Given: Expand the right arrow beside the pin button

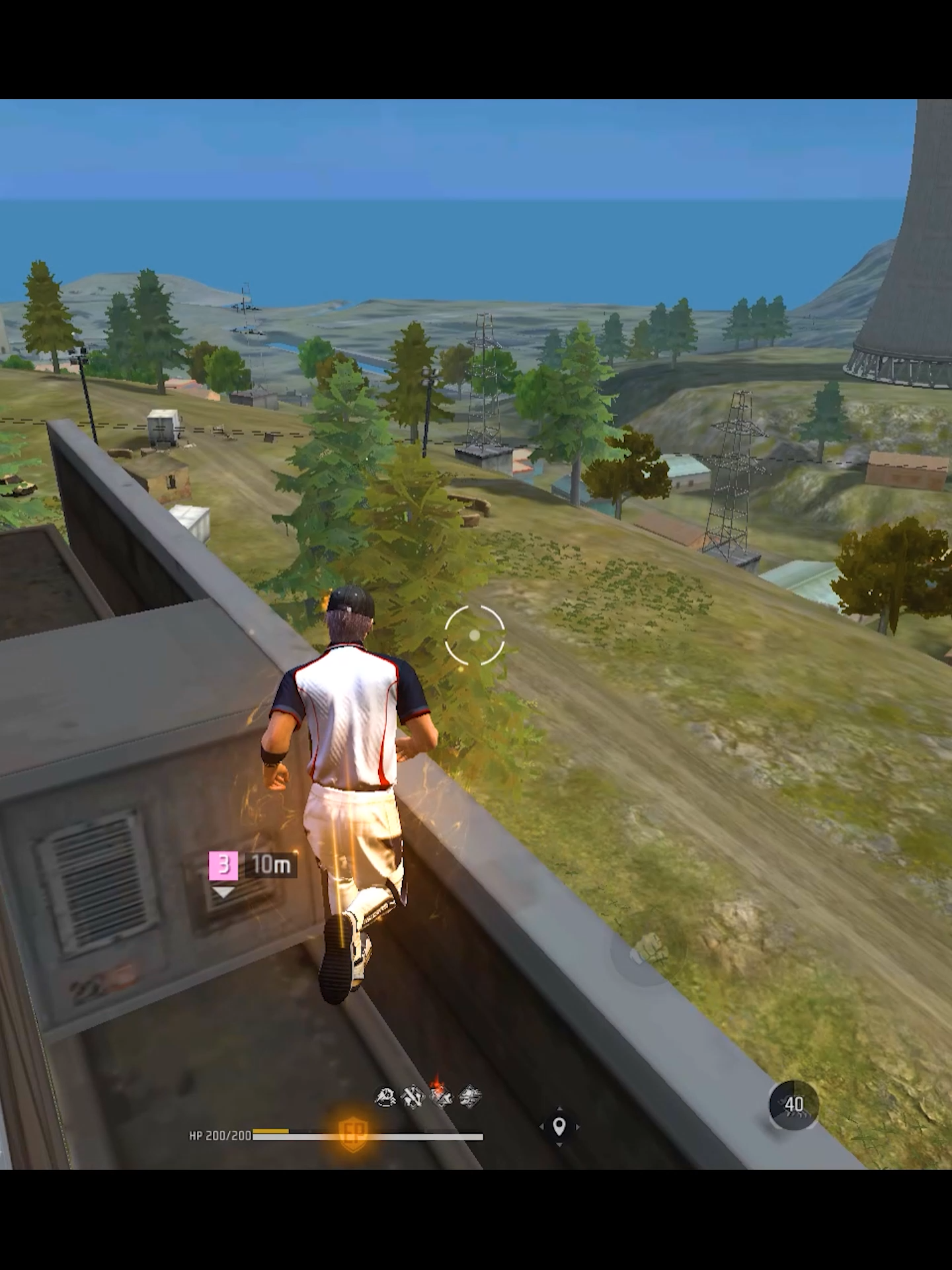Looking at the screenshot, I should (x=577, y=1127).
